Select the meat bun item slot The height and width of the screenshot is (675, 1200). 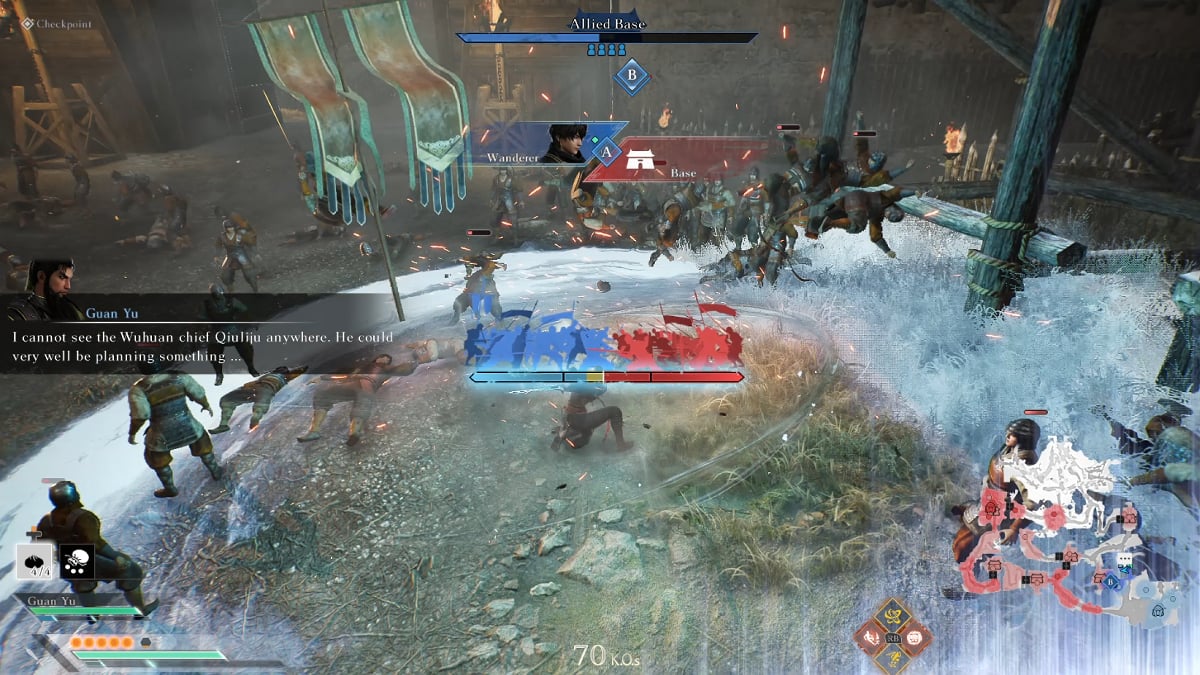[37, 563]
